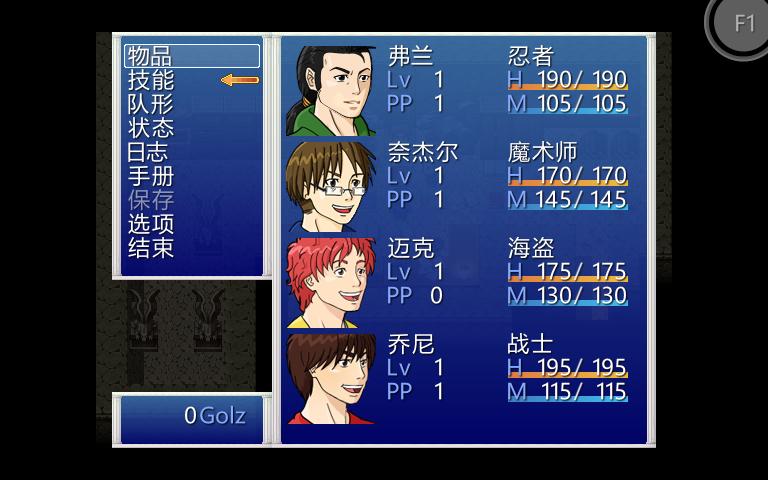Image resolution: width=768 pixels, height=480 pixels.
Task: Open the 物品 (Items) menu entry
Action: [151, 56]
